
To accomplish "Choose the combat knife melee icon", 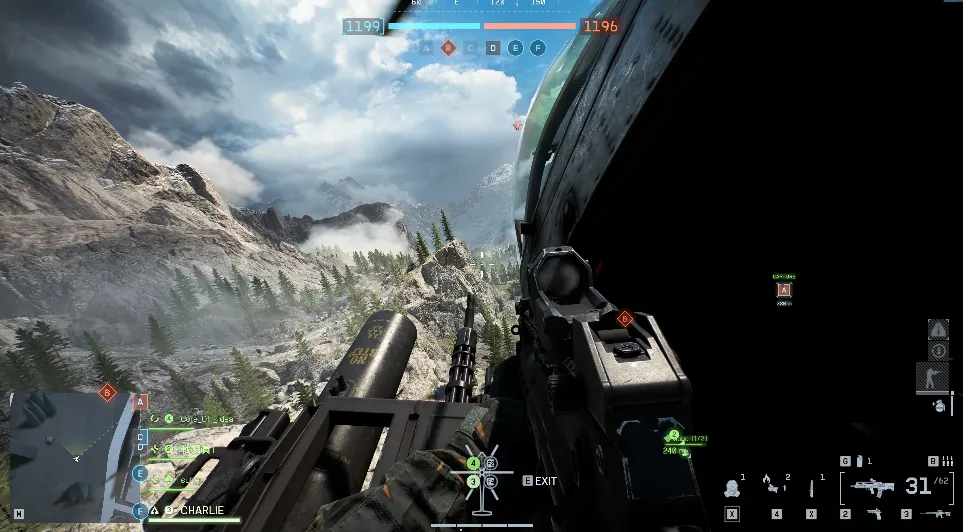I will pyautogui.click(x=811, y=488).
